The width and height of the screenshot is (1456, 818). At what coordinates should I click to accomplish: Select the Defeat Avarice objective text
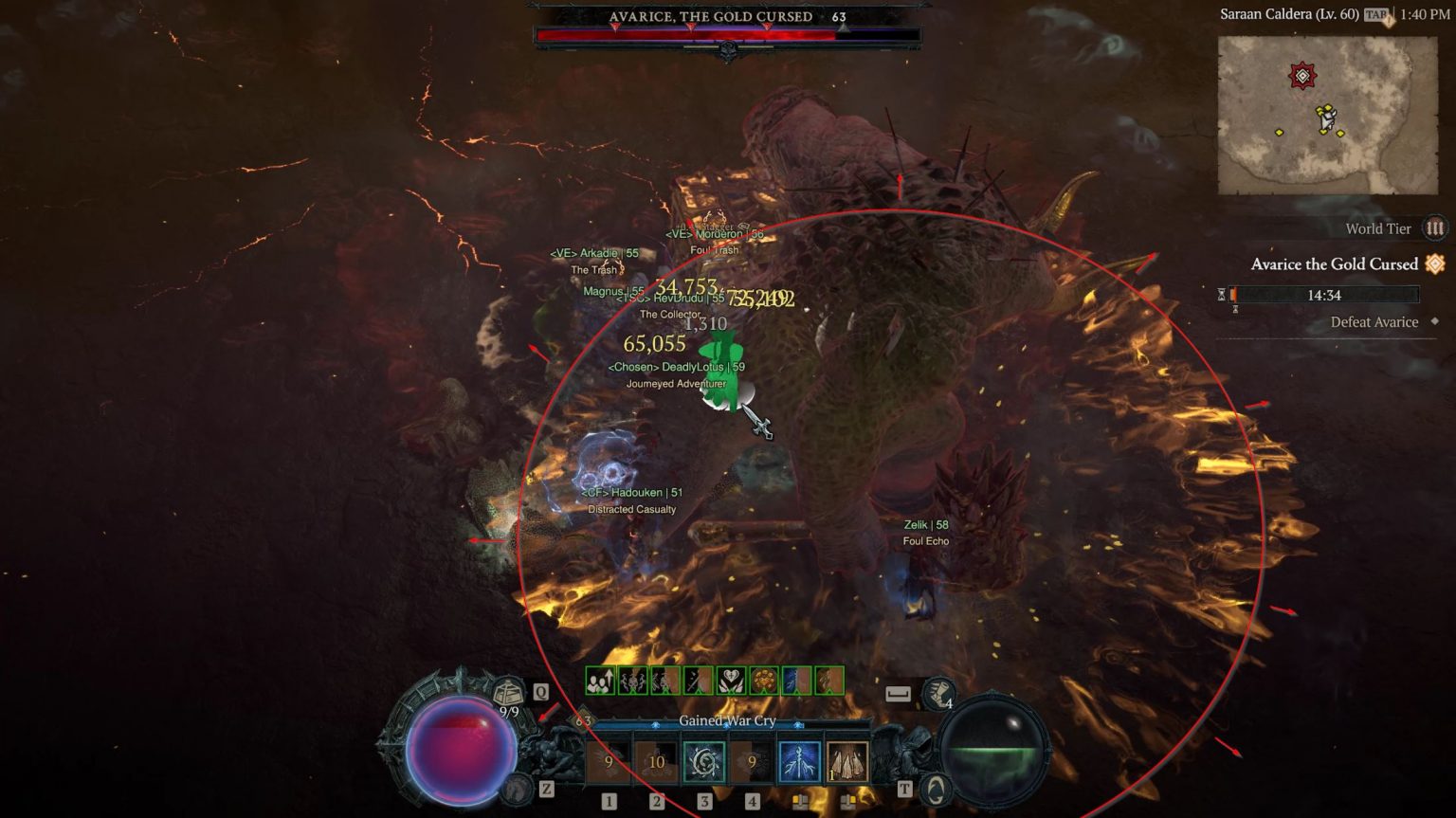(x=1374, y=322)
